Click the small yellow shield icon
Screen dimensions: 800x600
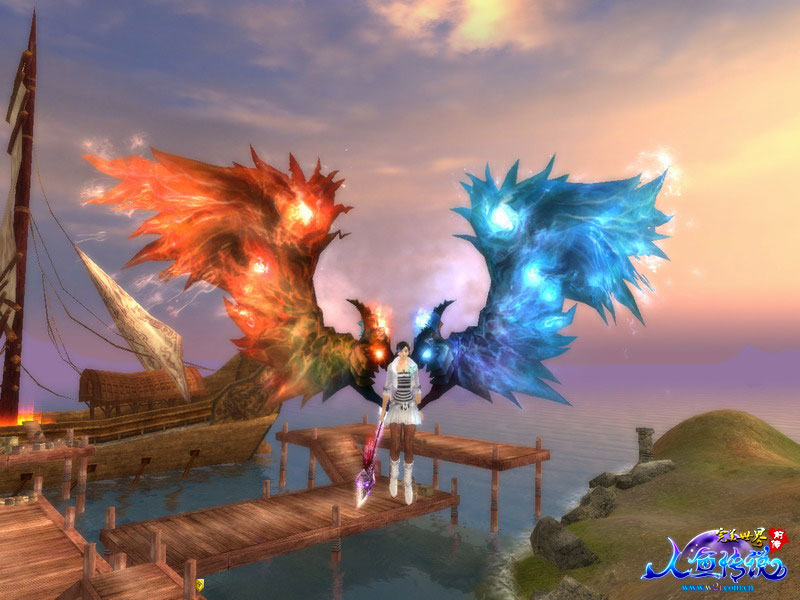(199, 584)
